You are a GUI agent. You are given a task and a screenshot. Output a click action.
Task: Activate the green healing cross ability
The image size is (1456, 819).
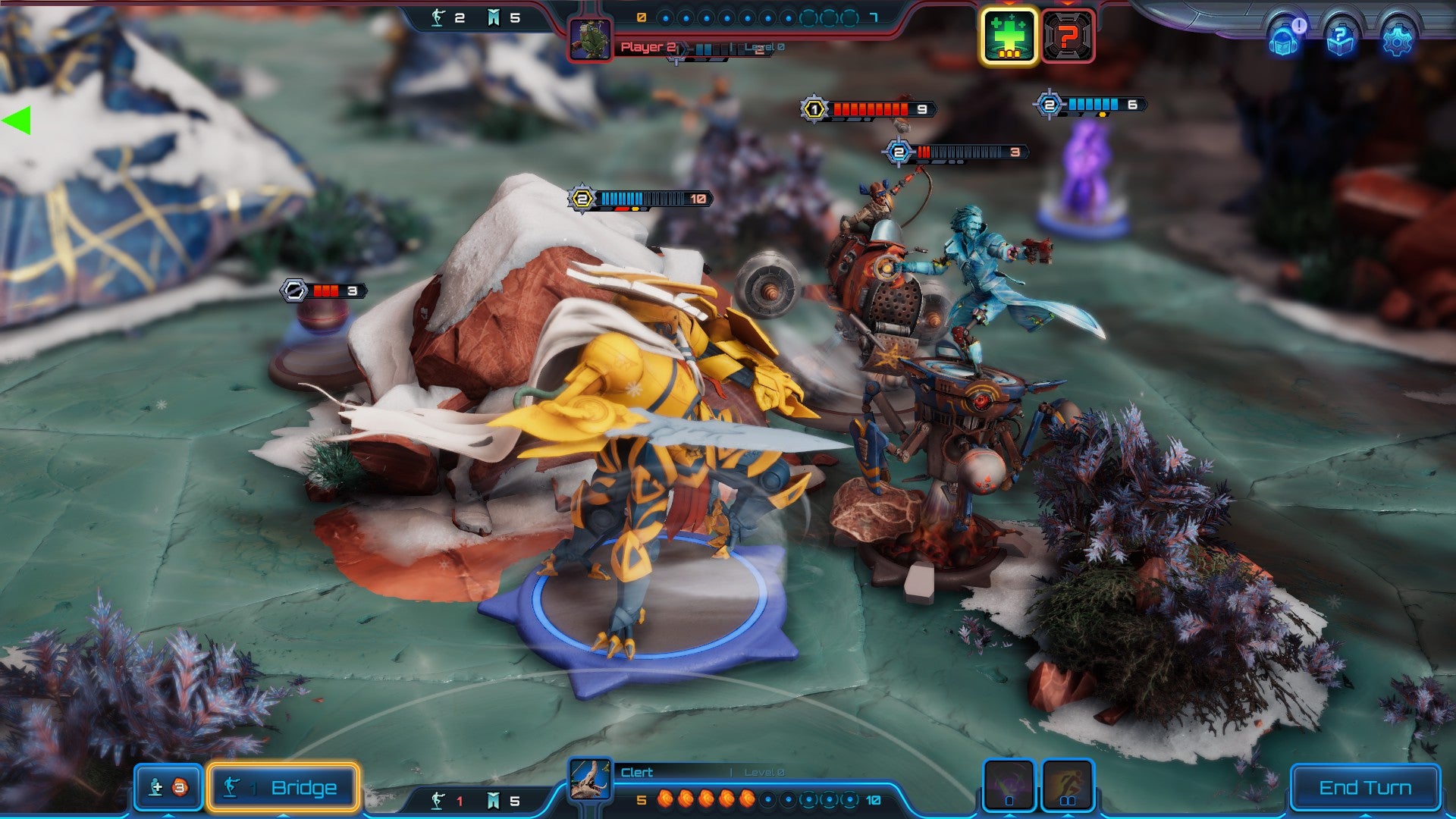(1009, 36)
